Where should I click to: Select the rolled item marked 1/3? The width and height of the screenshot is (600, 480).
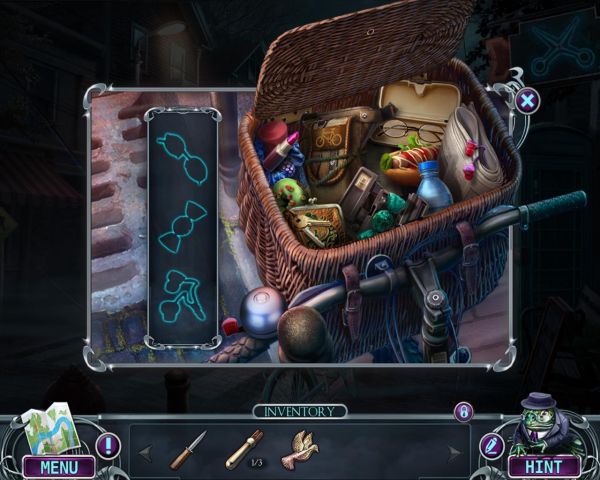click(244, 449)
